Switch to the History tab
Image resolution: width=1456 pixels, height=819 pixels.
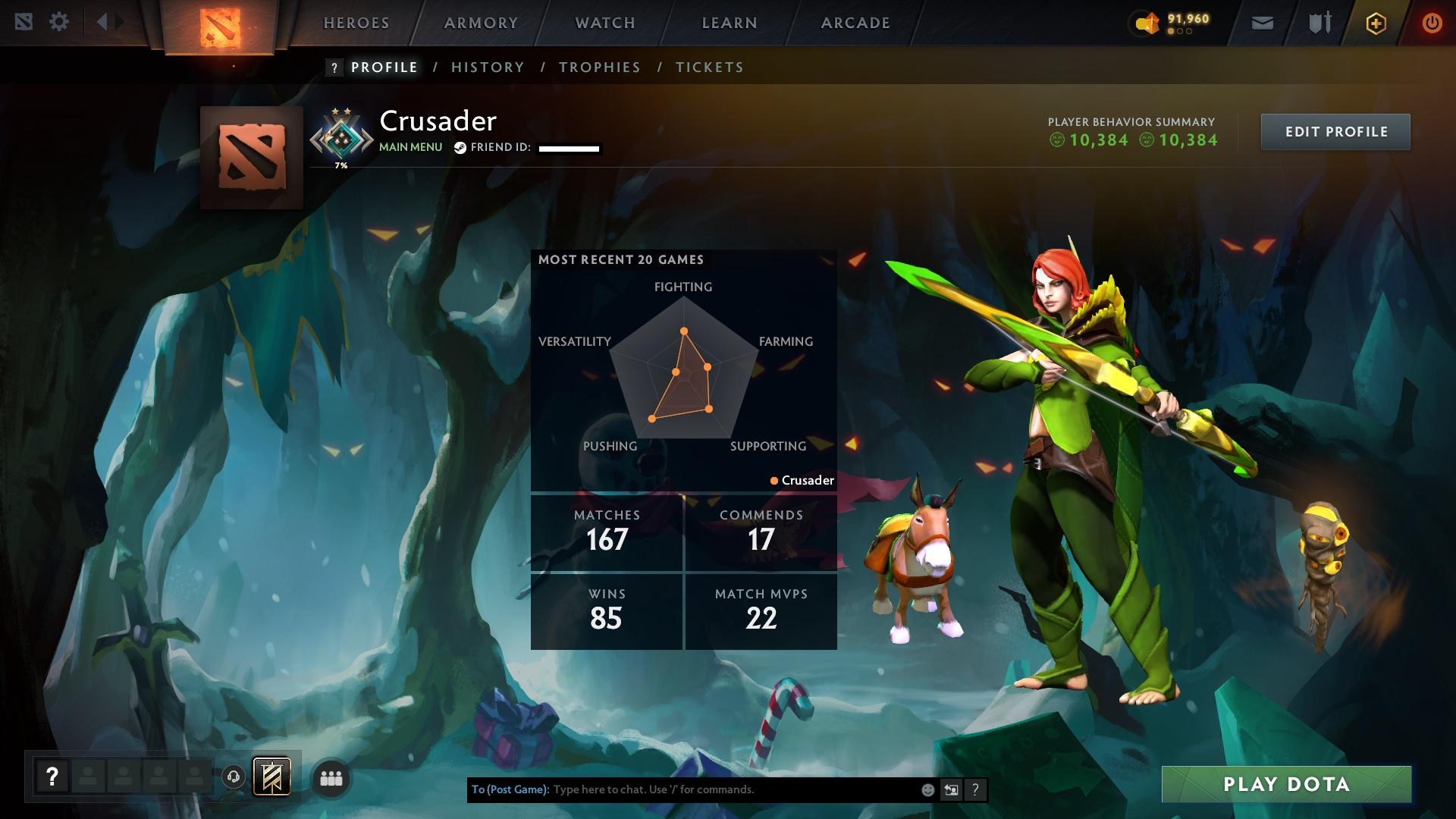[488, 67]
